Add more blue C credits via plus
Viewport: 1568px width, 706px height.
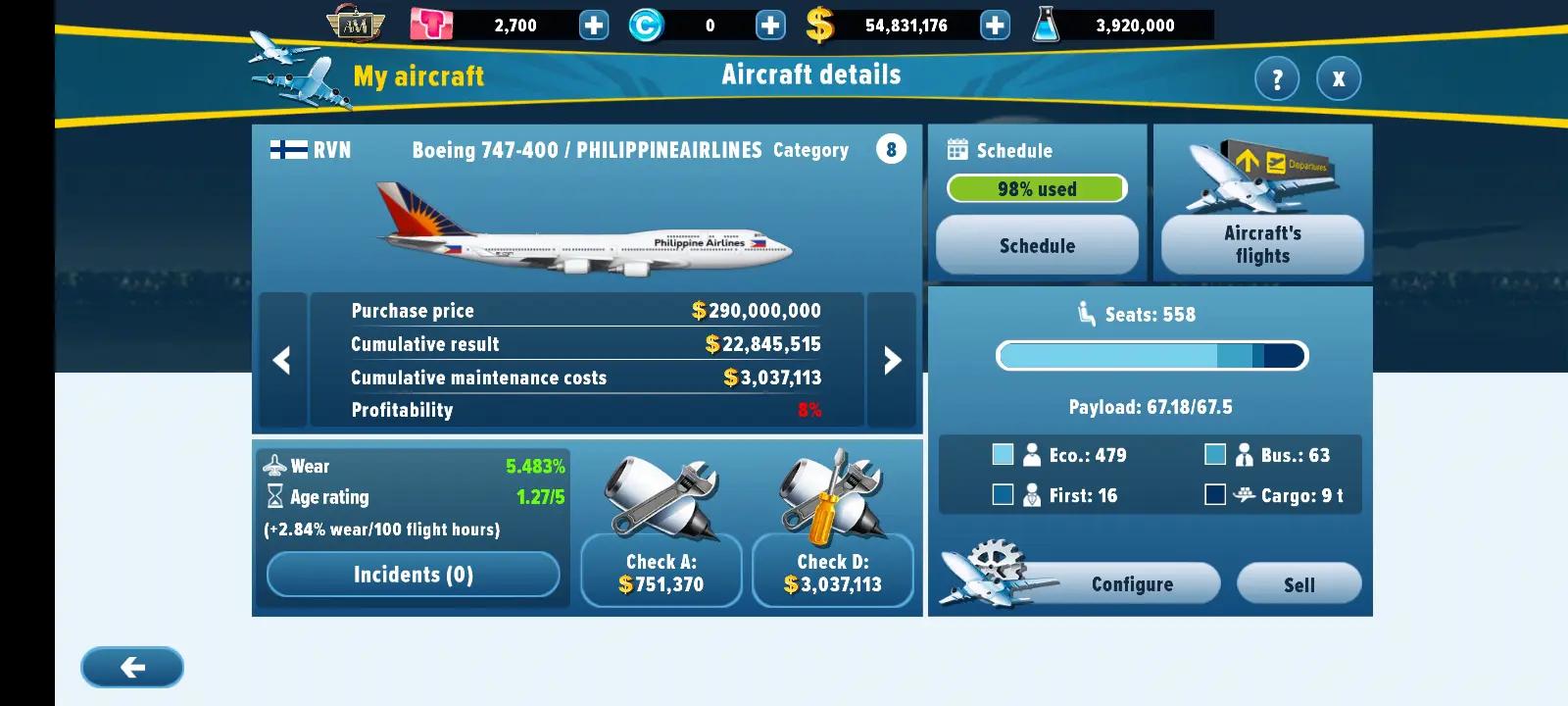(x=770, y=25)
